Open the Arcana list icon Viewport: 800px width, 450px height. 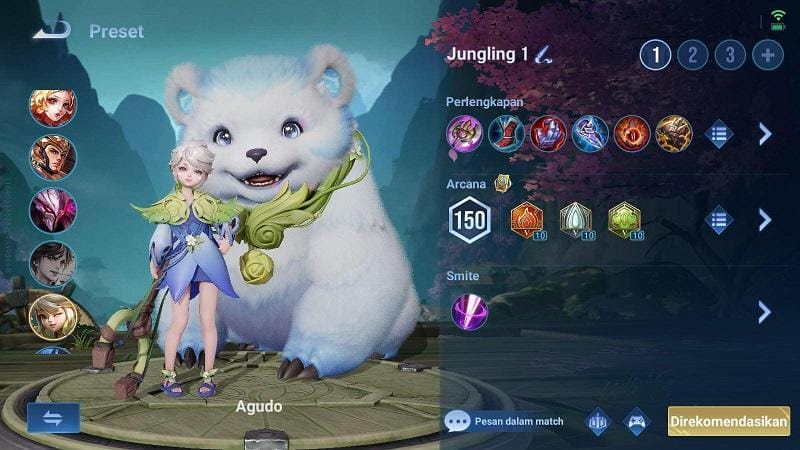[719, 220]
